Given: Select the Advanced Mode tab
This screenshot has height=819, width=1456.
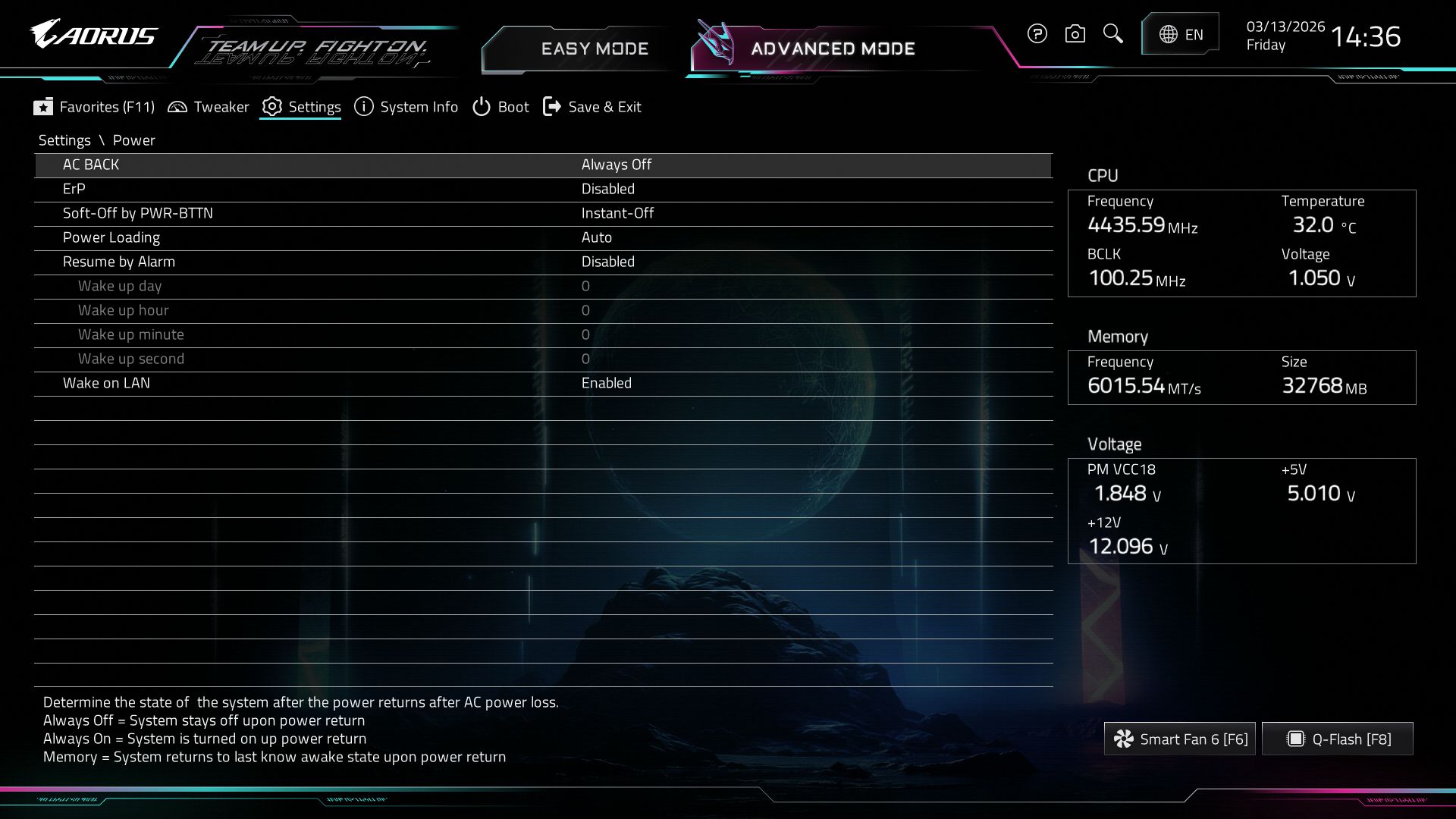Looking at the screenshot, I should point(832,49).
